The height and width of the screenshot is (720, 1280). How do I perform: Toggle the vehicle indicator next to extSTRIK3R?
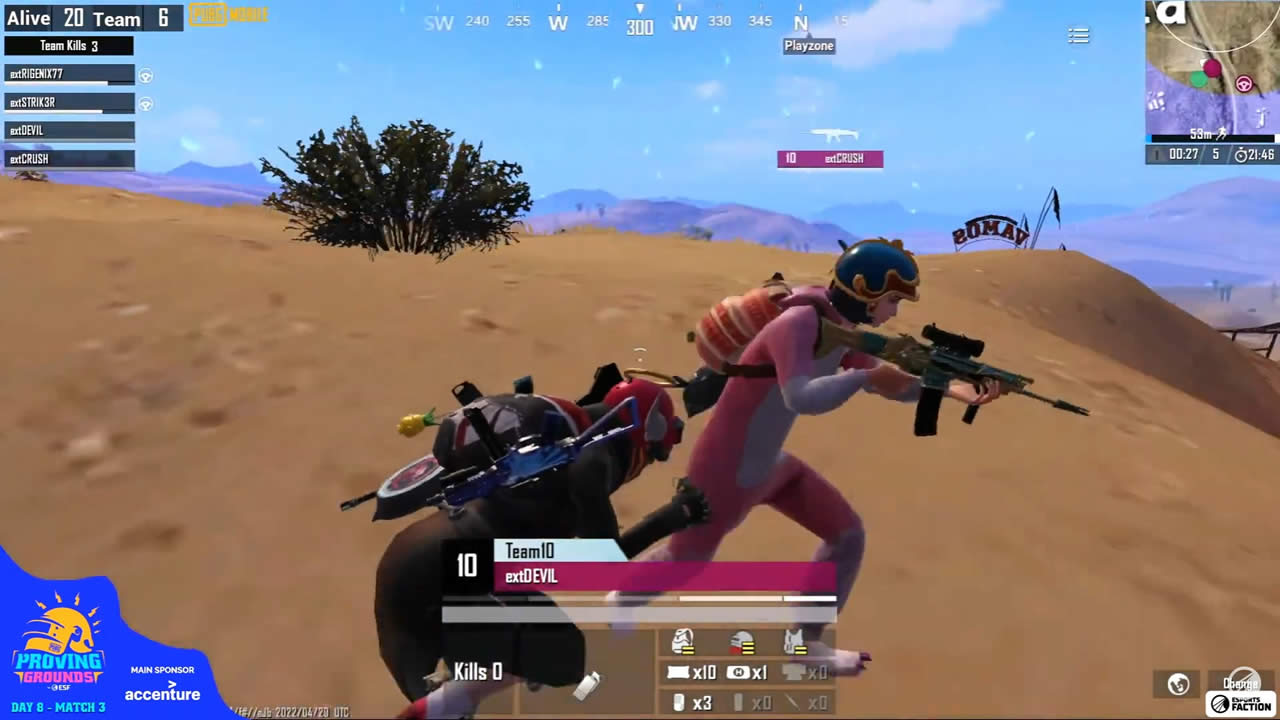[x=145, y=103]
